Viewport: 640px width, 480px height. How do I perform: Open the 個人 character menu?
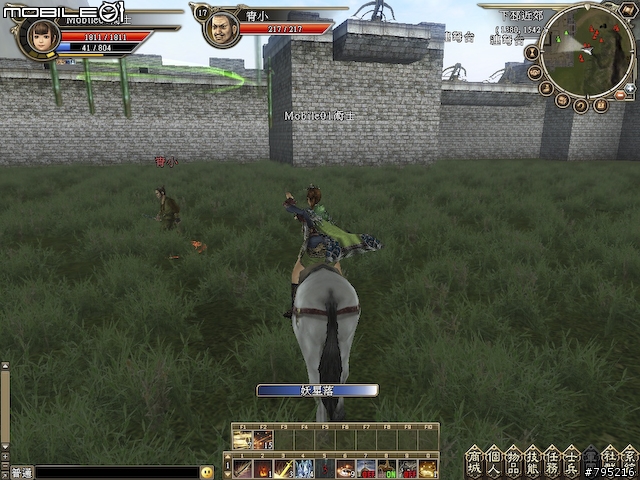[492, 459]
